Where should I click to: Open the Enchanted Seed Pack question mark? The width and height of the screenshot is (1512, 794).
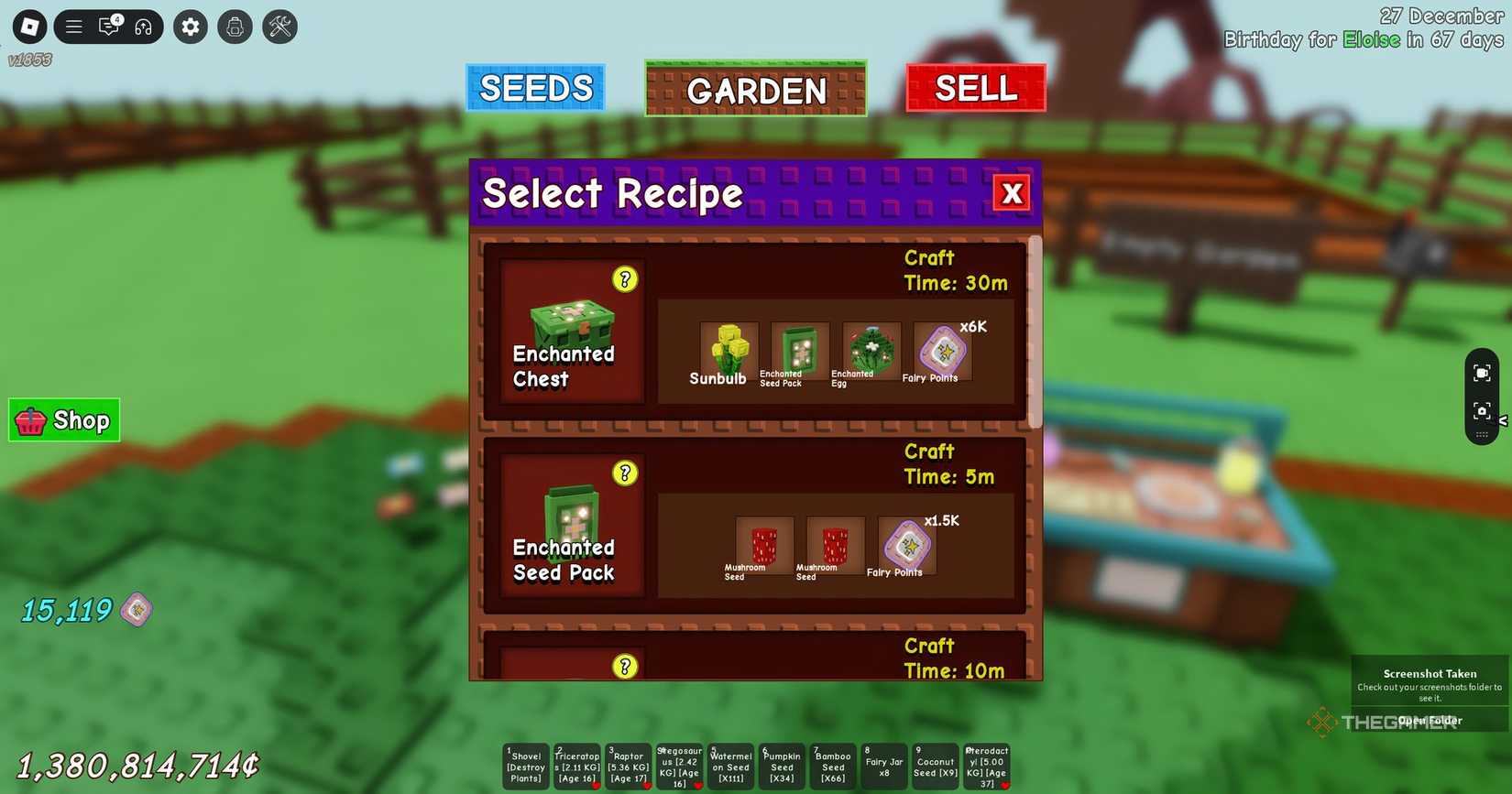(x=624, y=473)
